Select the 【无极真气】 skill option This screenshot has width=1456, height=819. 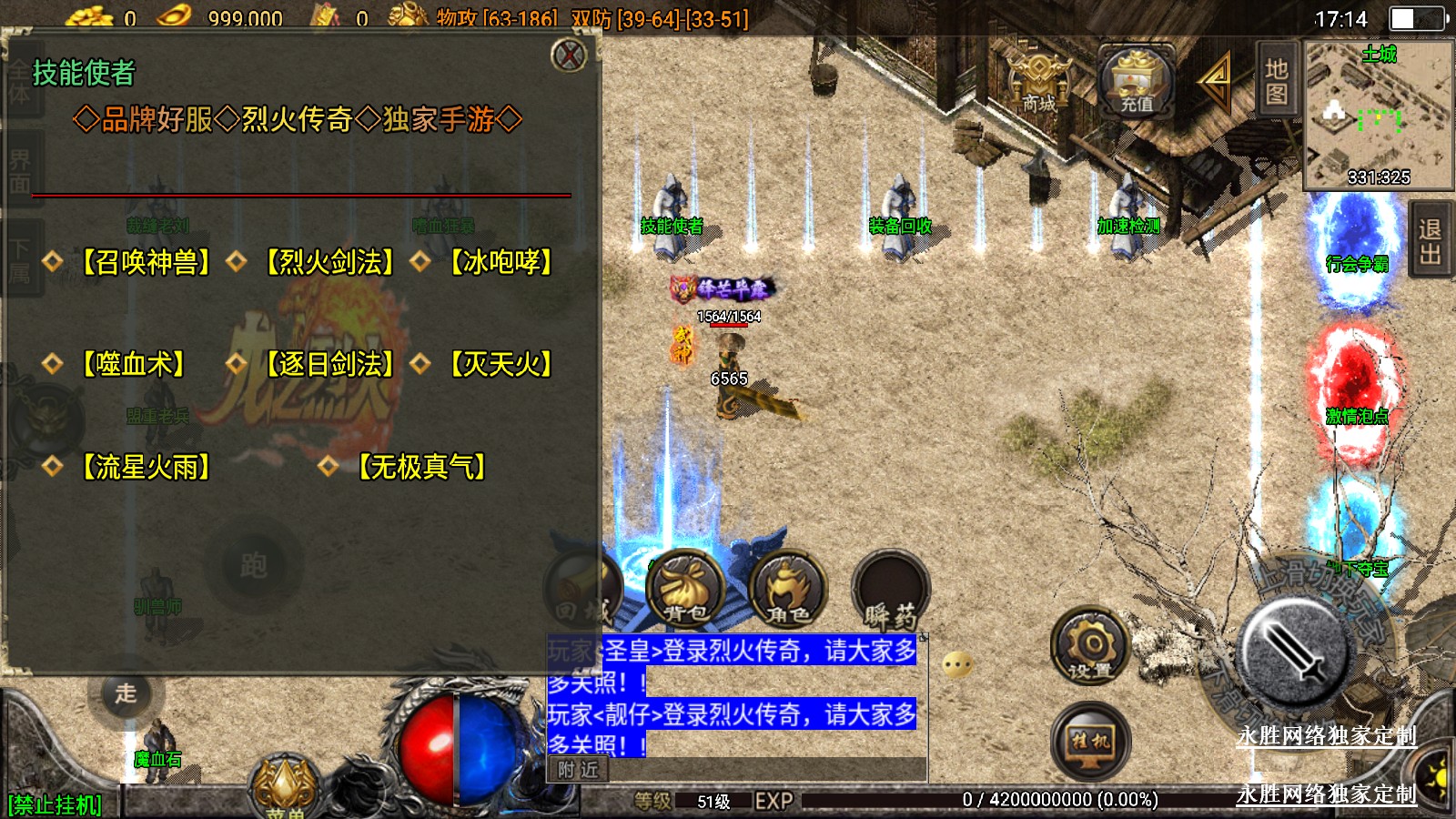click(421, 467)
